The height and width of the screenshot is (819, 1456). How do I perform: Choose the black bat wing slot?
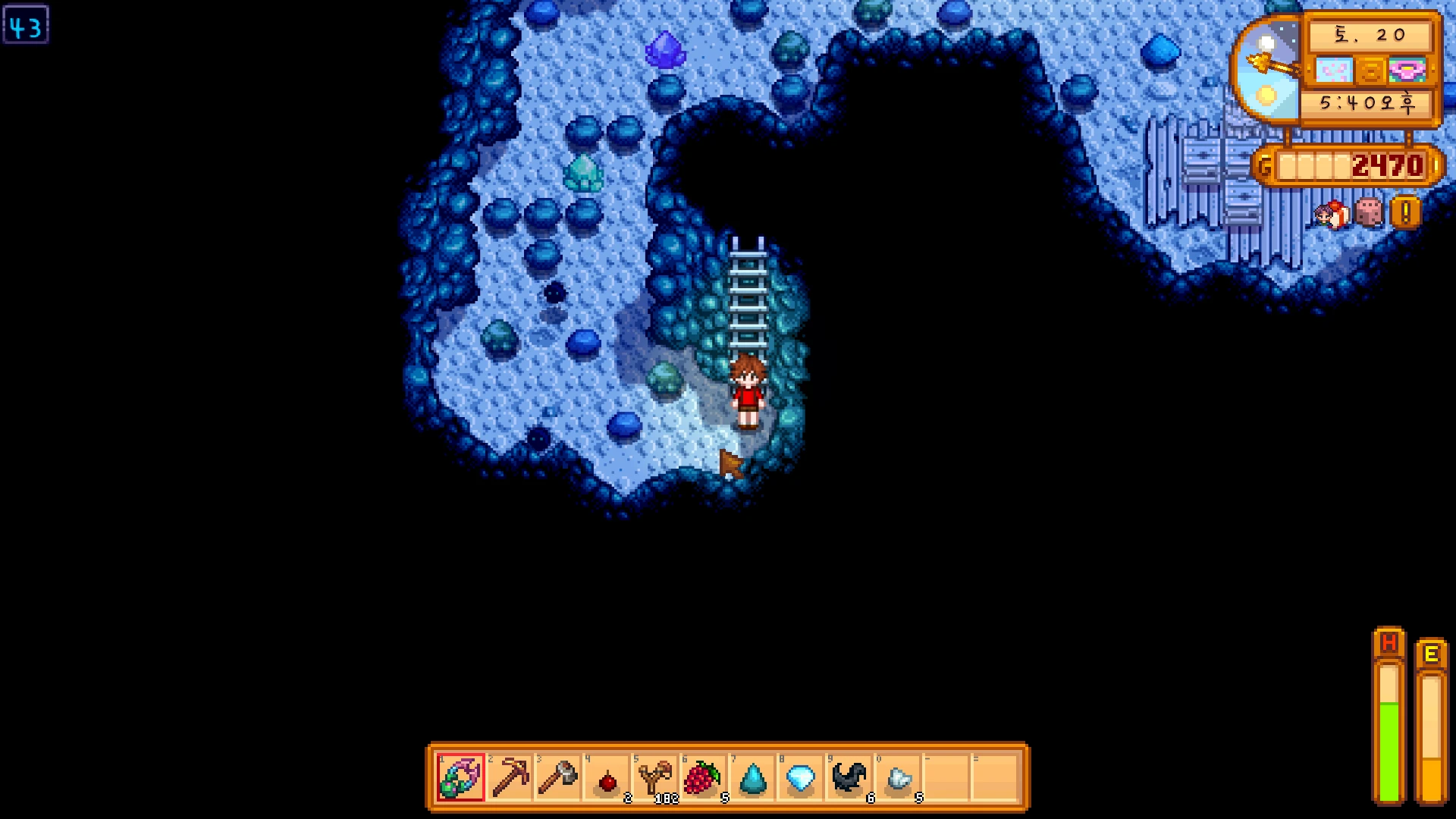849,777
